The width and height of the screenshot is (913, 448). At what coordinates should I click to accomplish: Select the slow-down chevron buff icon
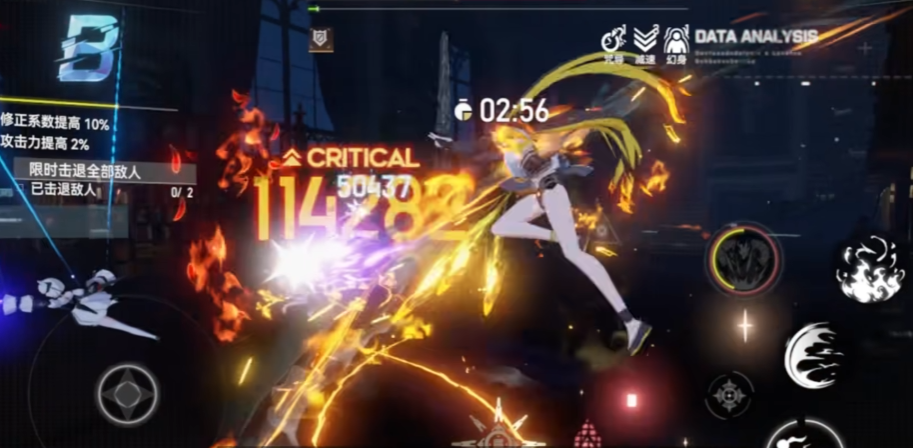point(646,40)
